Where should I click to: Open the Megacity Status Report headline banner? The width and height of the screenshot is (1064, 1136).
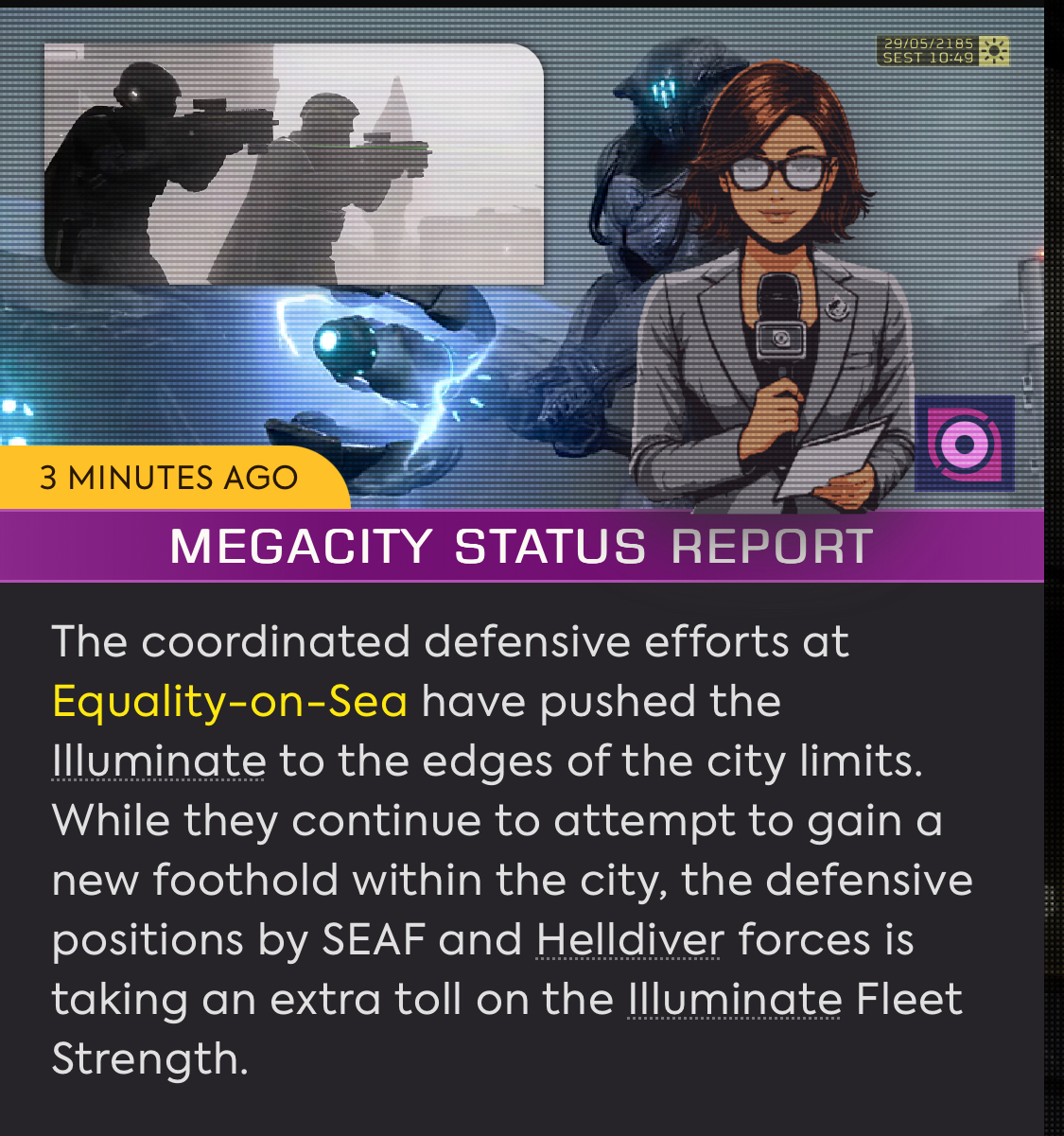pyautogui.click(x=521, y=547)
